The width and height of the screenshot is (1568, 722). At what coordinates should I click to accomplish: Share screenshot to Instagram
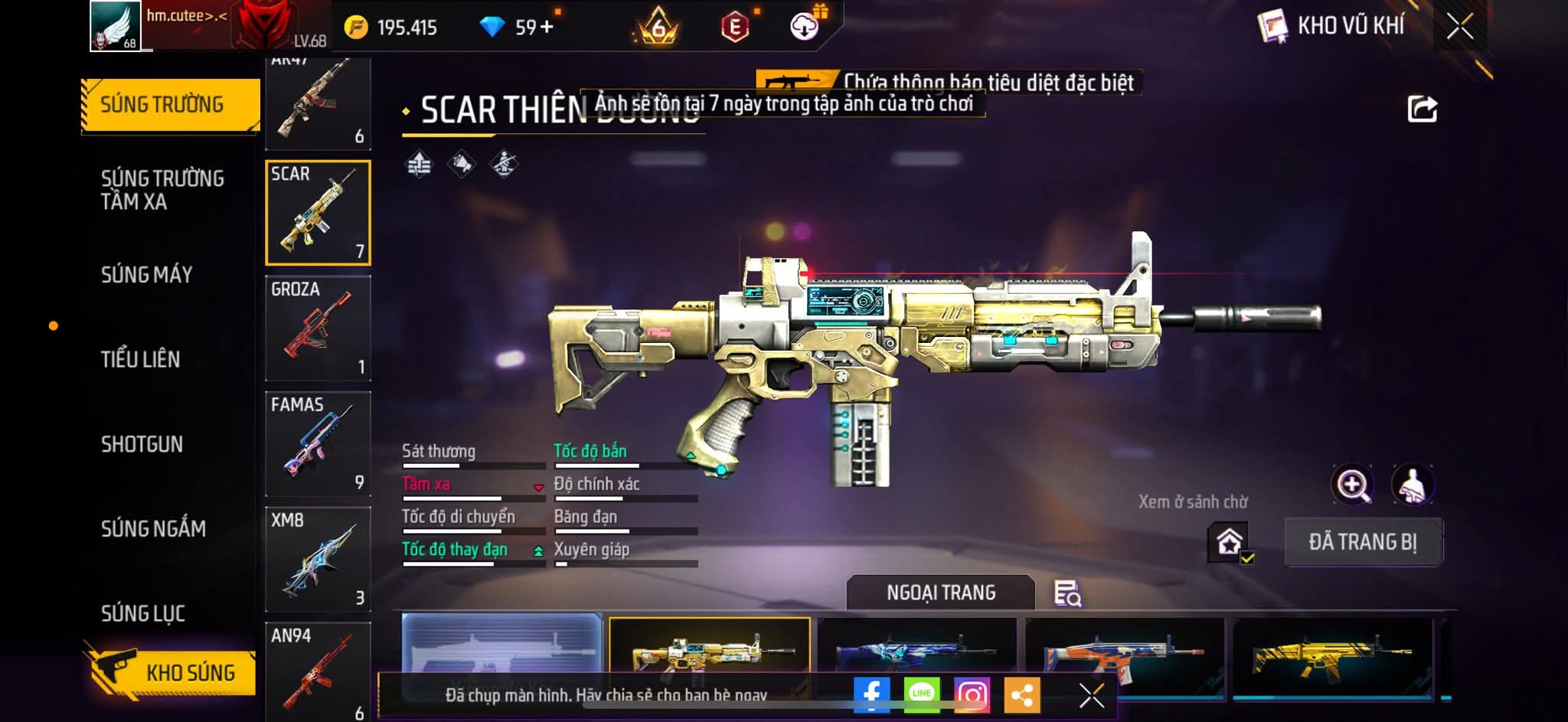(x=972, y=694)
